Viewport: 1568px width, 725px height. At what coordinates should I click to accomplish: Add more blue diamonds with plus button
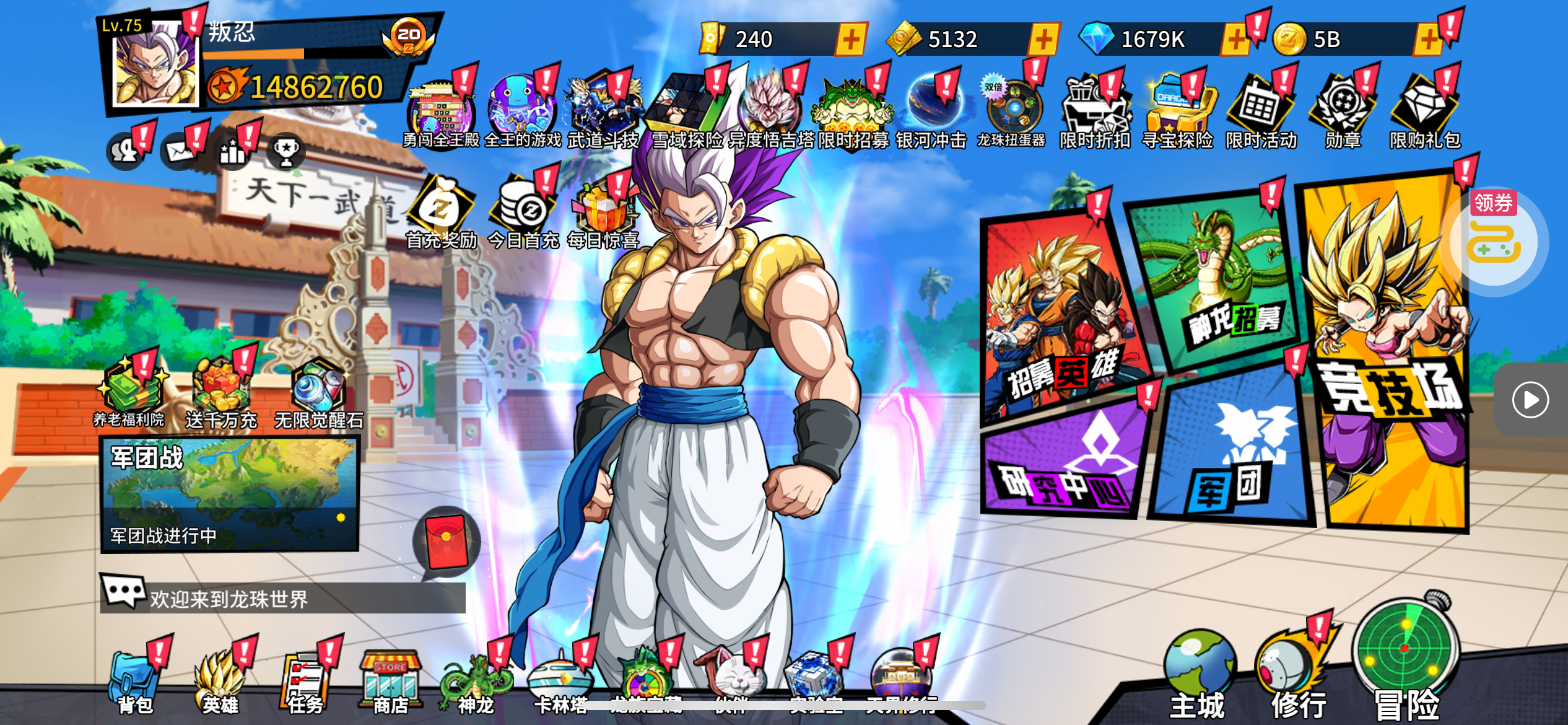(x=1234, y=40)
